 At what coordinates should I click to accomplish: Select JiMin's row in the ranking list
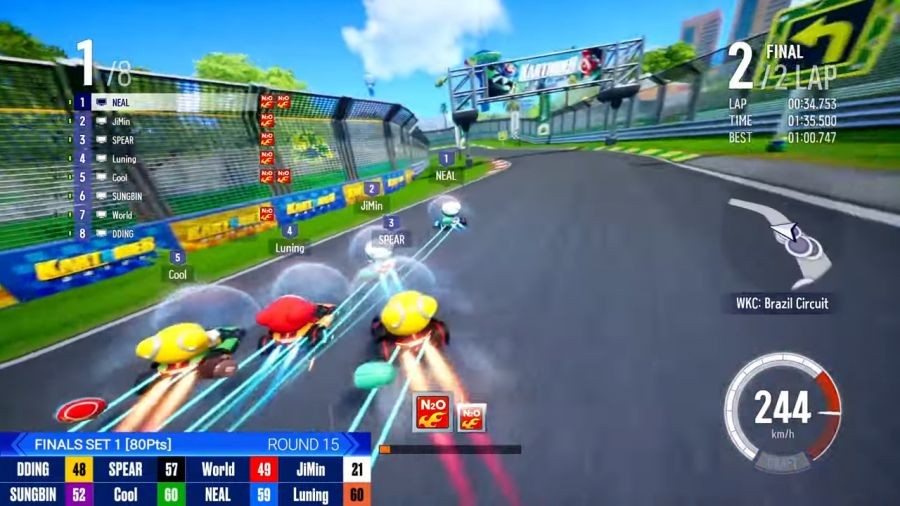[120, 121]
